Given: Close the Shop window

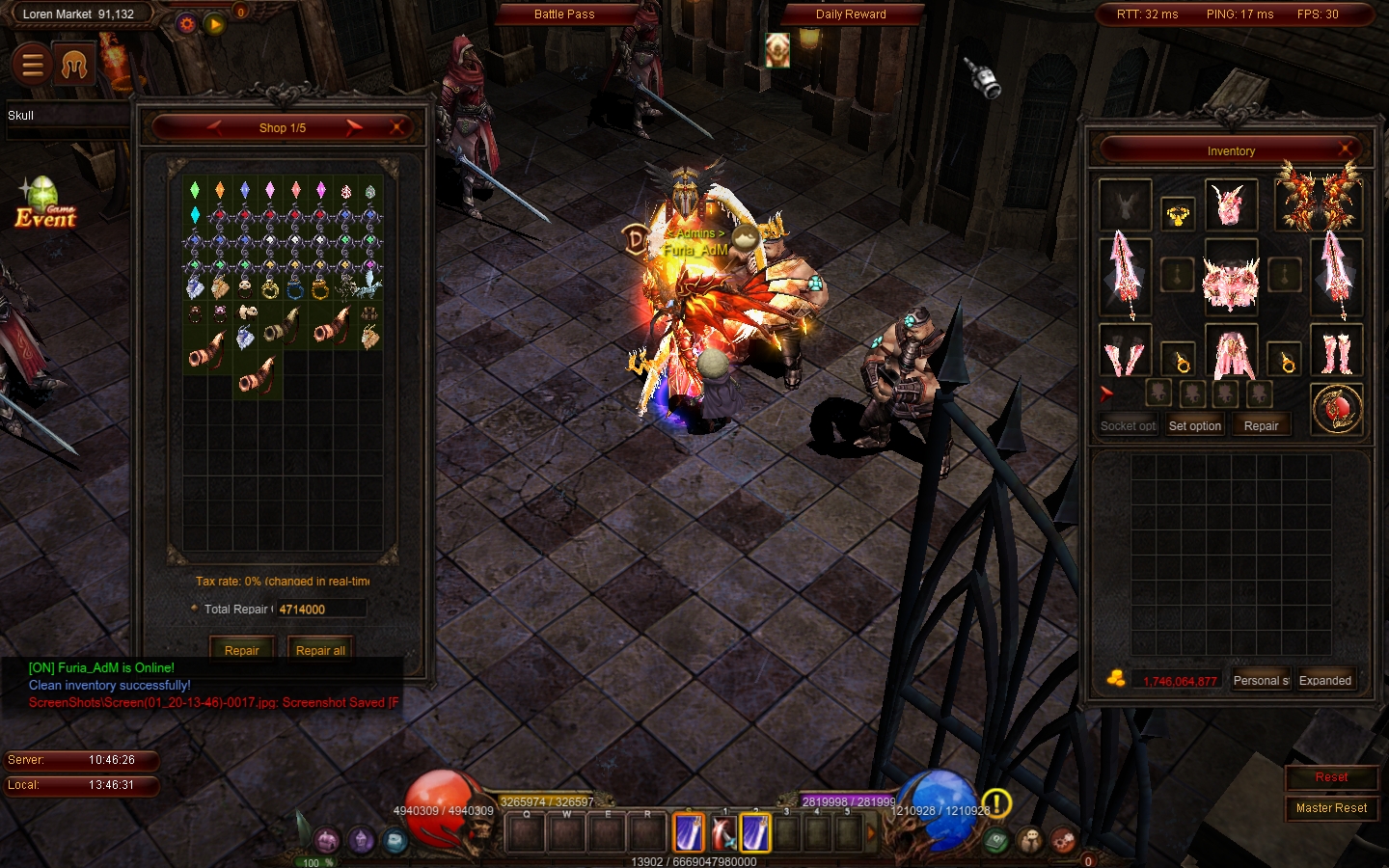Looking at the screenshot, I should pyautogui.click(x=396, y=127).
